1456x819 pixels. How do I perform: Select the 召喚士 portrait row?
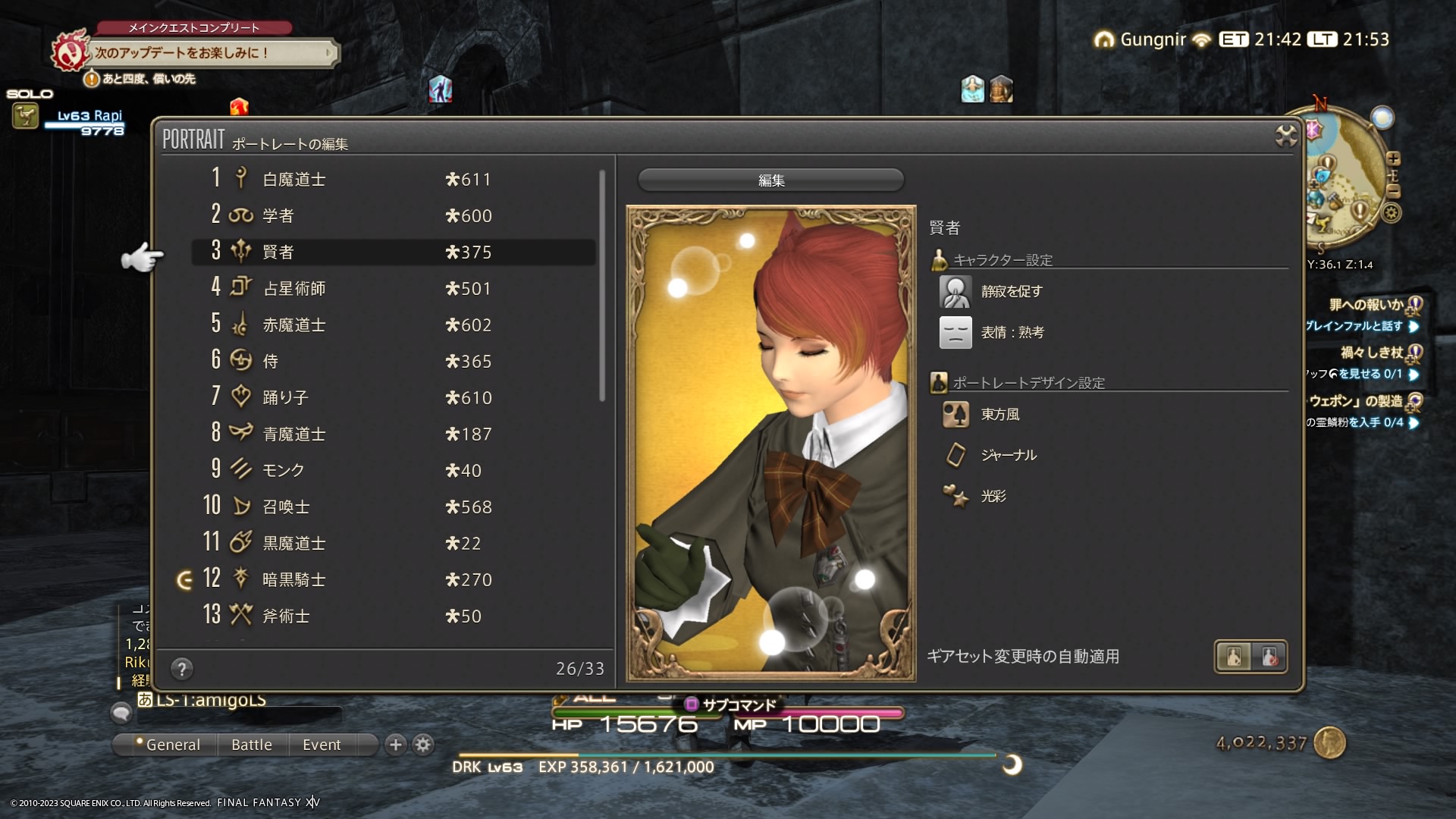tap(379, 507)
